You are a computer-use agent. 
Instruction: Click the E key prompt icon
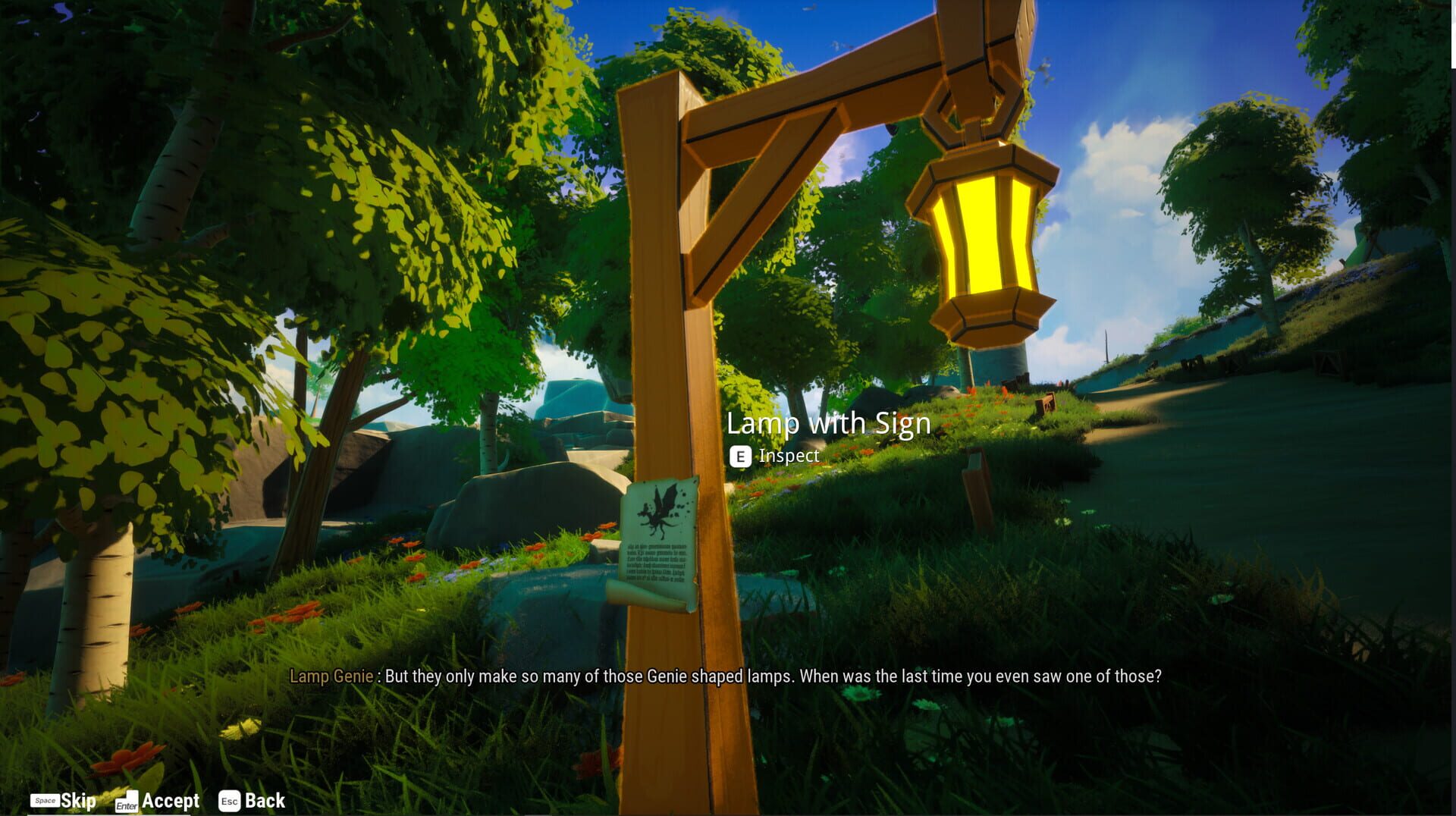coord(741,457)
